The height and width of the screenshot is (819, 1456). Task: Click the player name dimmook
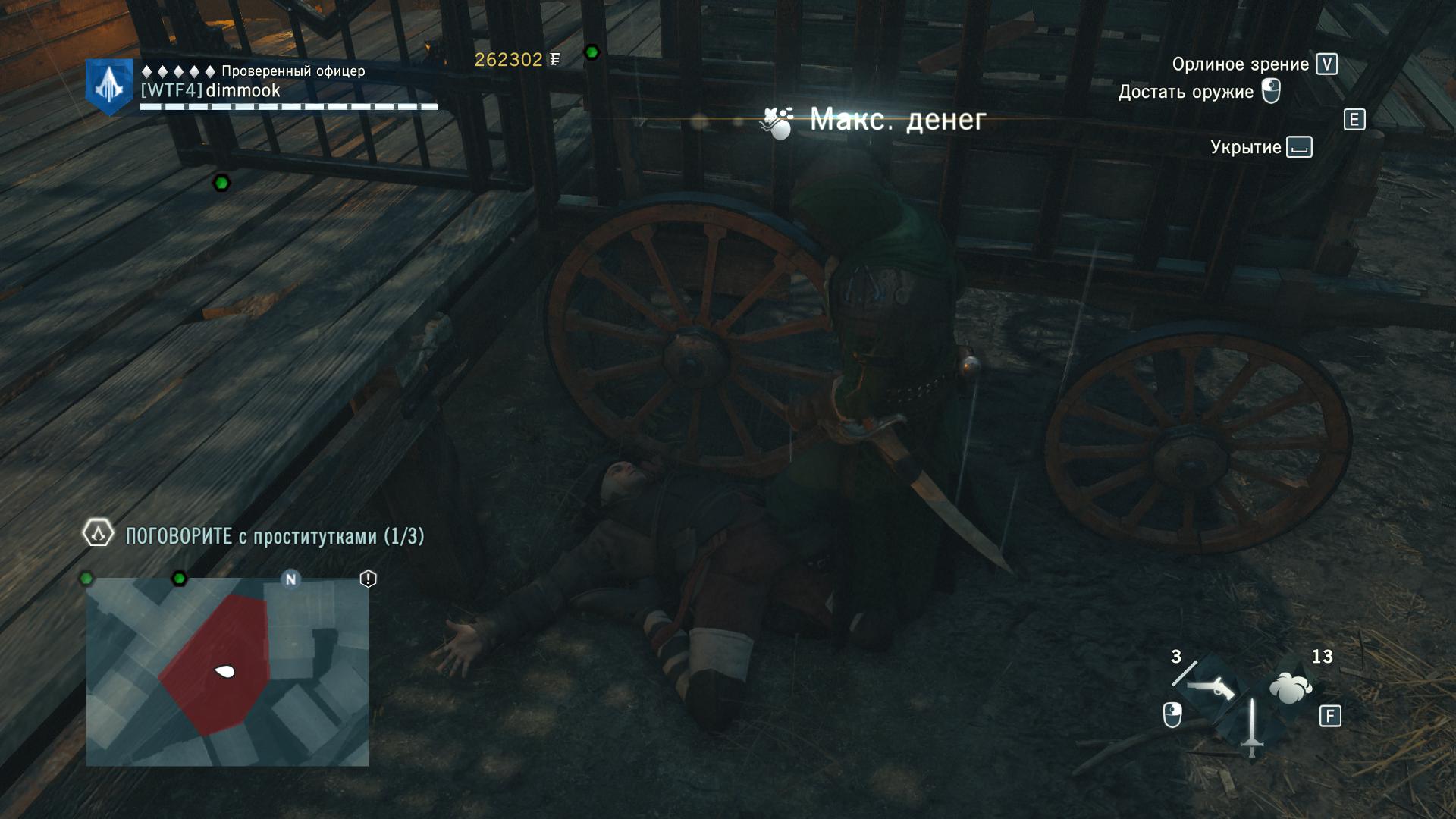click(243, 91)
